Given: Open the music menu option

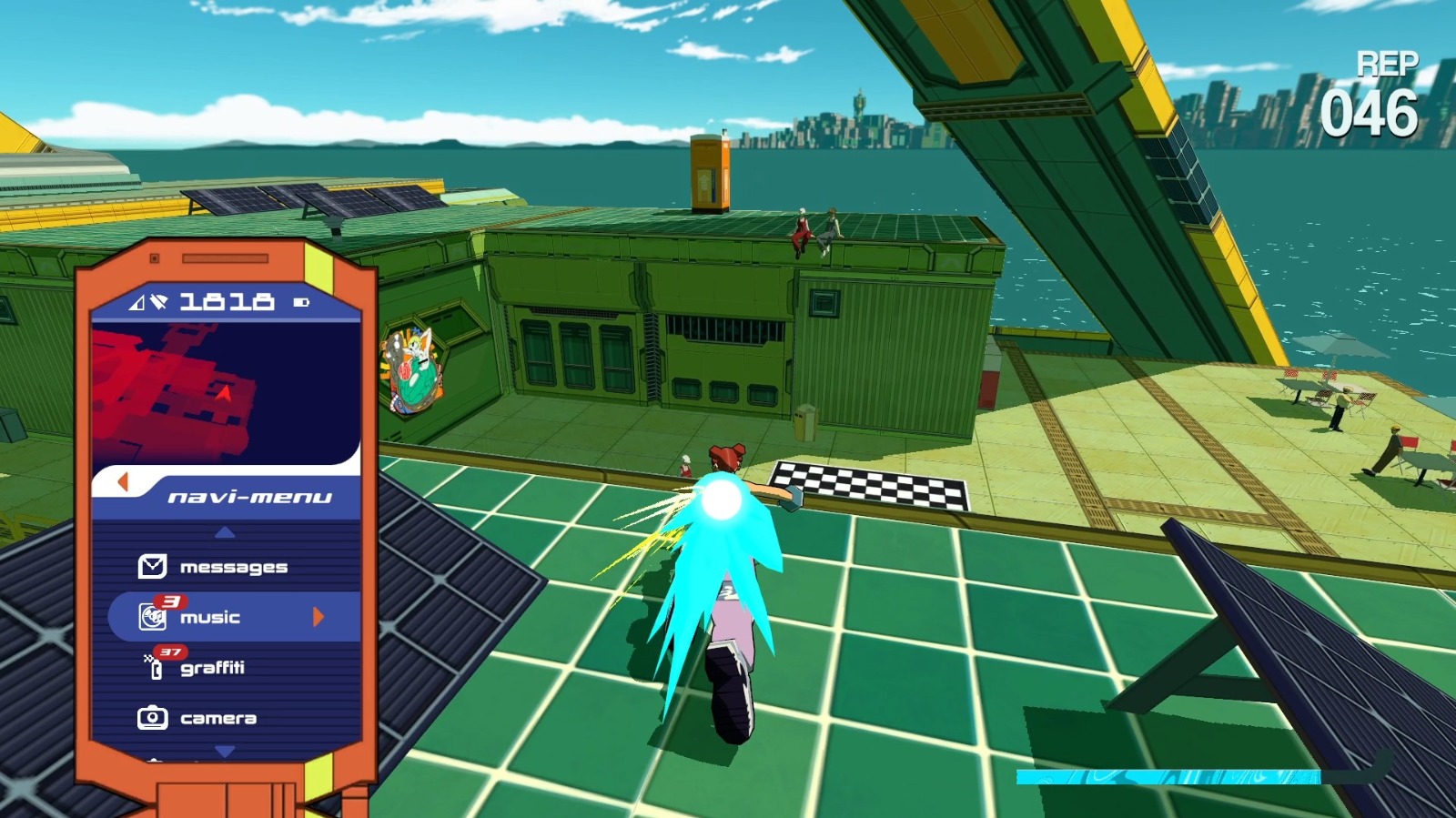Looking at the screenshot, I should coord(212,617).
